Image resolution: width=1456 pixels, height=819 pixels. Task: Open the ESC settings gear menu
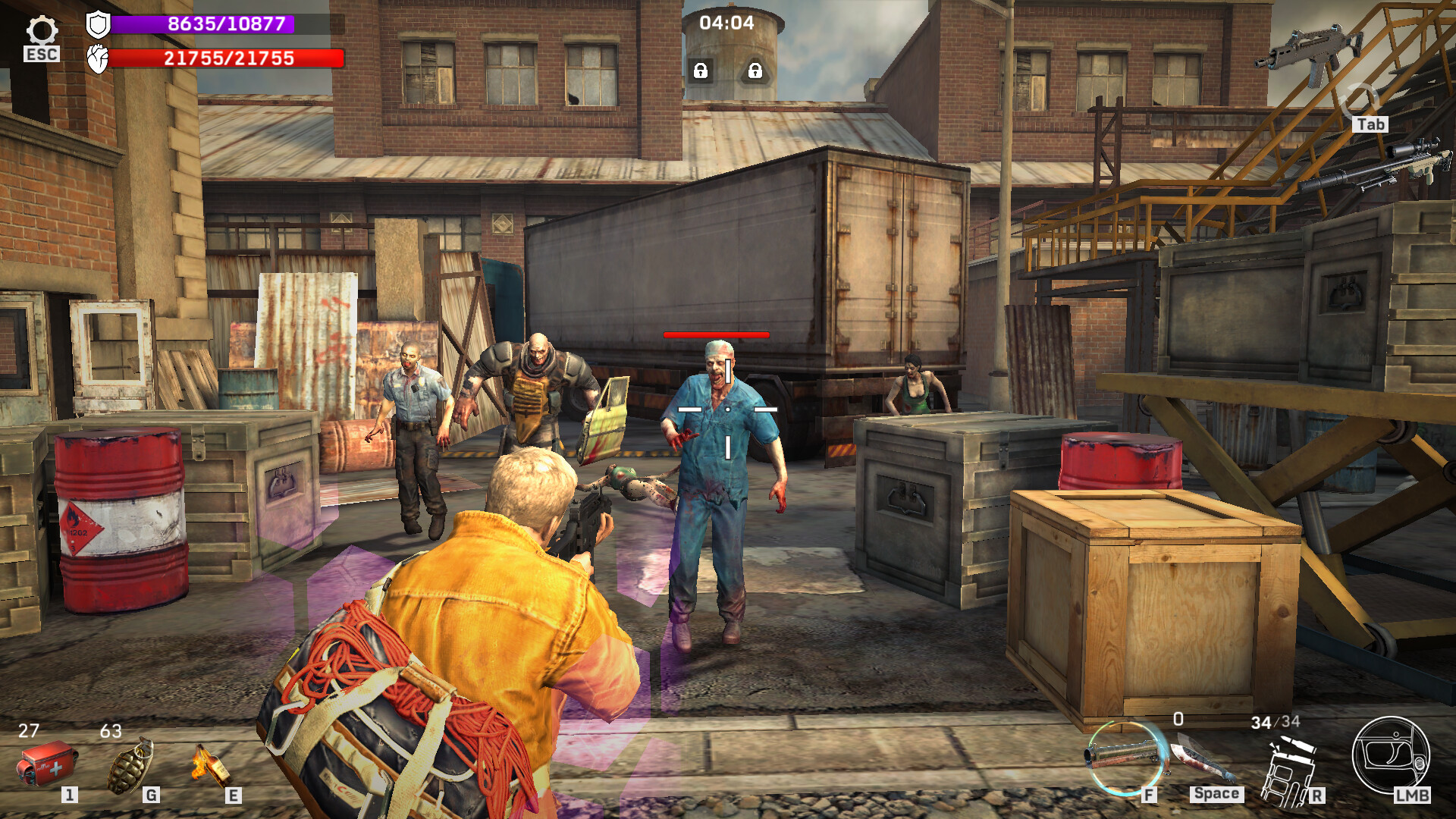[42, 30]
